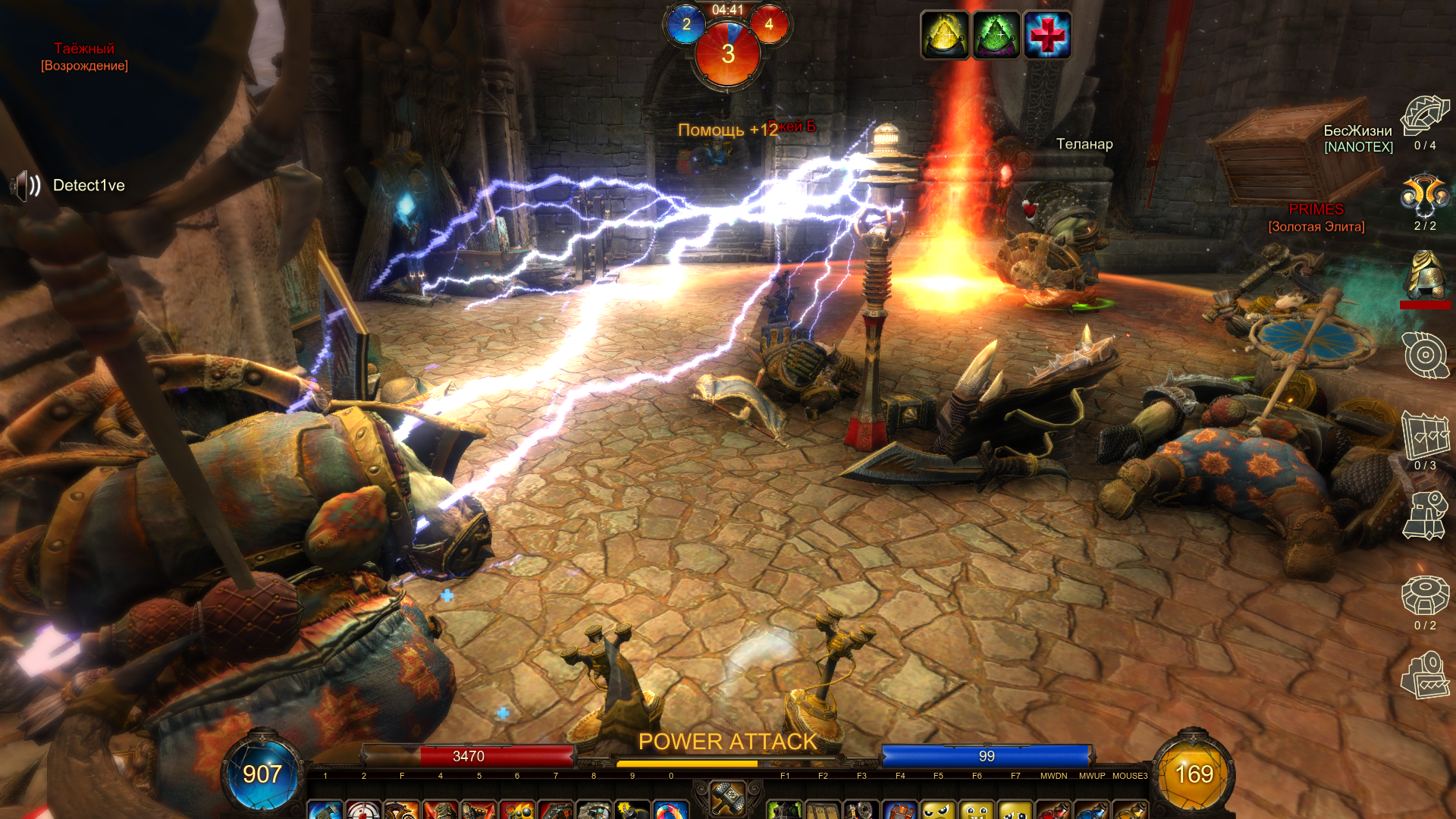Select the trap icon showing 2 / 2
Image resolution: width=1456 pixels, height=819 pixels.
[x=1425, y=196]
